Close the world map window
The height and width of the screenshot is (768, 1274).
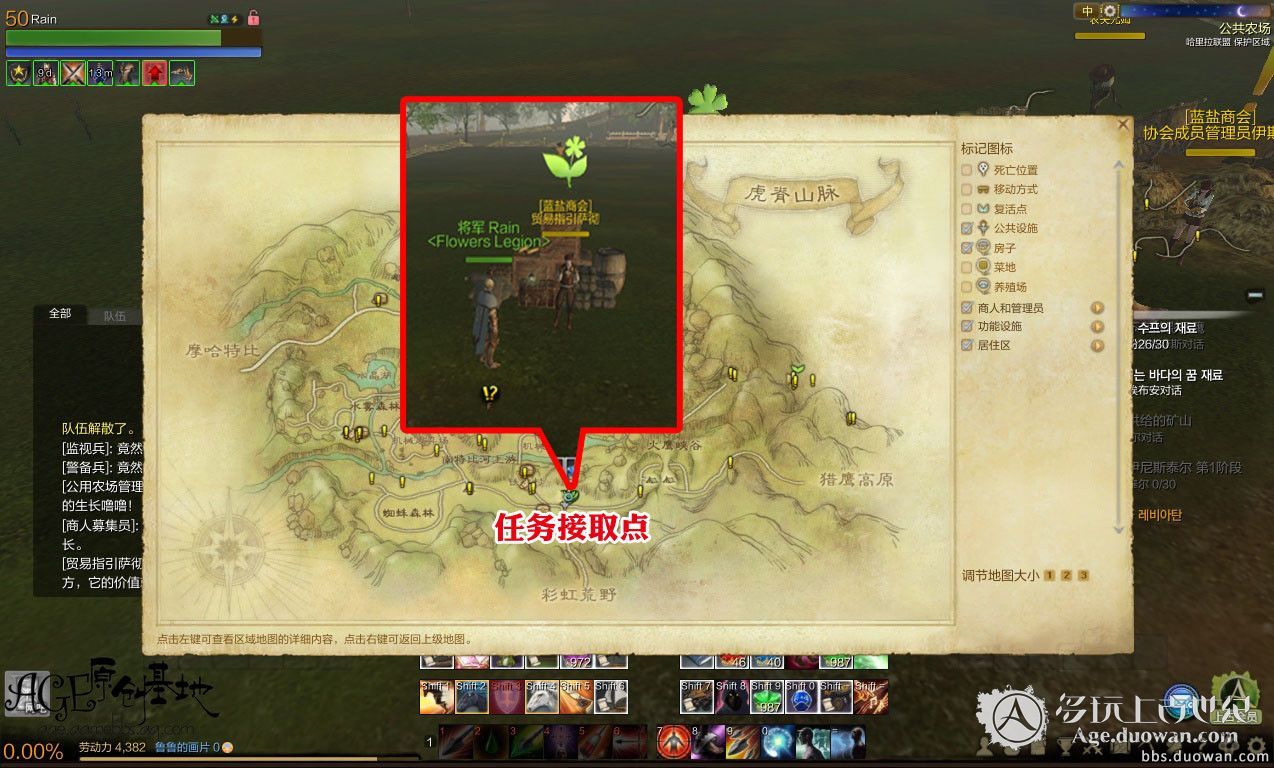coord(1123,125)
